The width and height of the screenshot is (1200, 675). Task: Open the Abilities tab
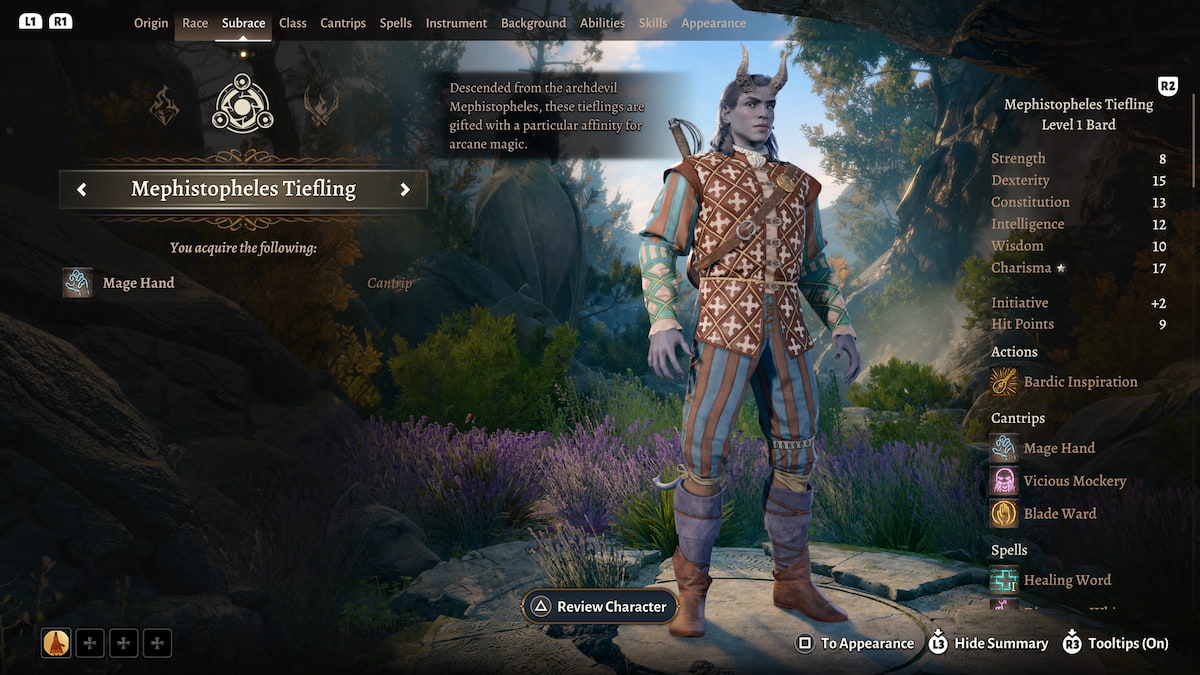click(602, 23)
